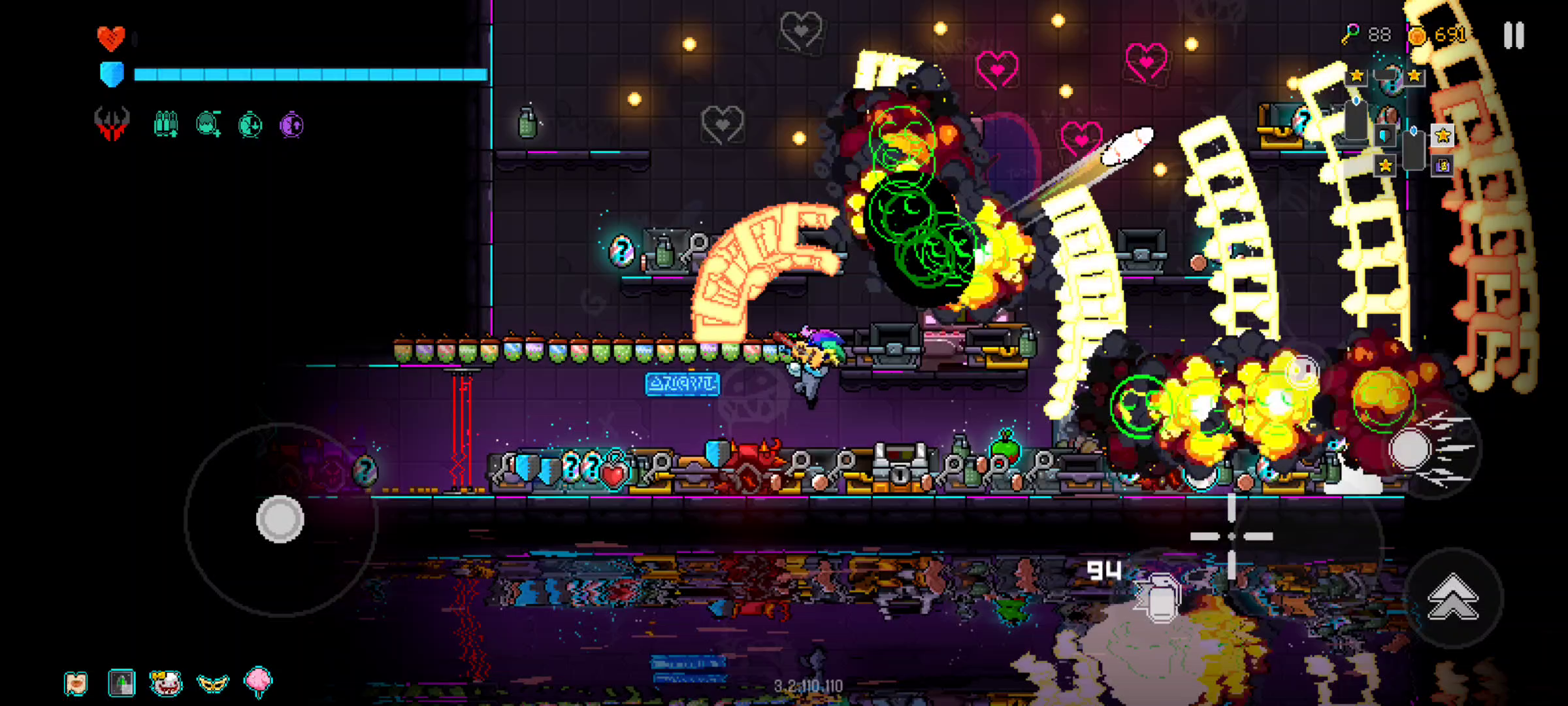Tap the virtual movement joystick knob
1568x706 pixels.
tap(280, 519)
